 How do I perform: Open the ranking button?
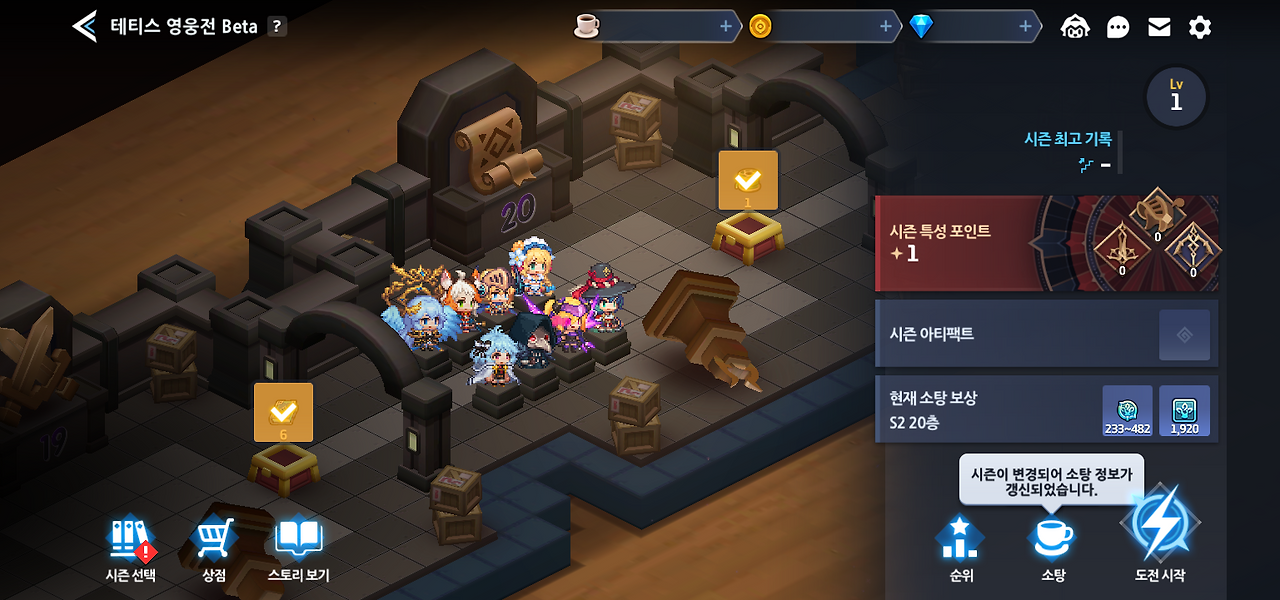click(x=961, y=548)
